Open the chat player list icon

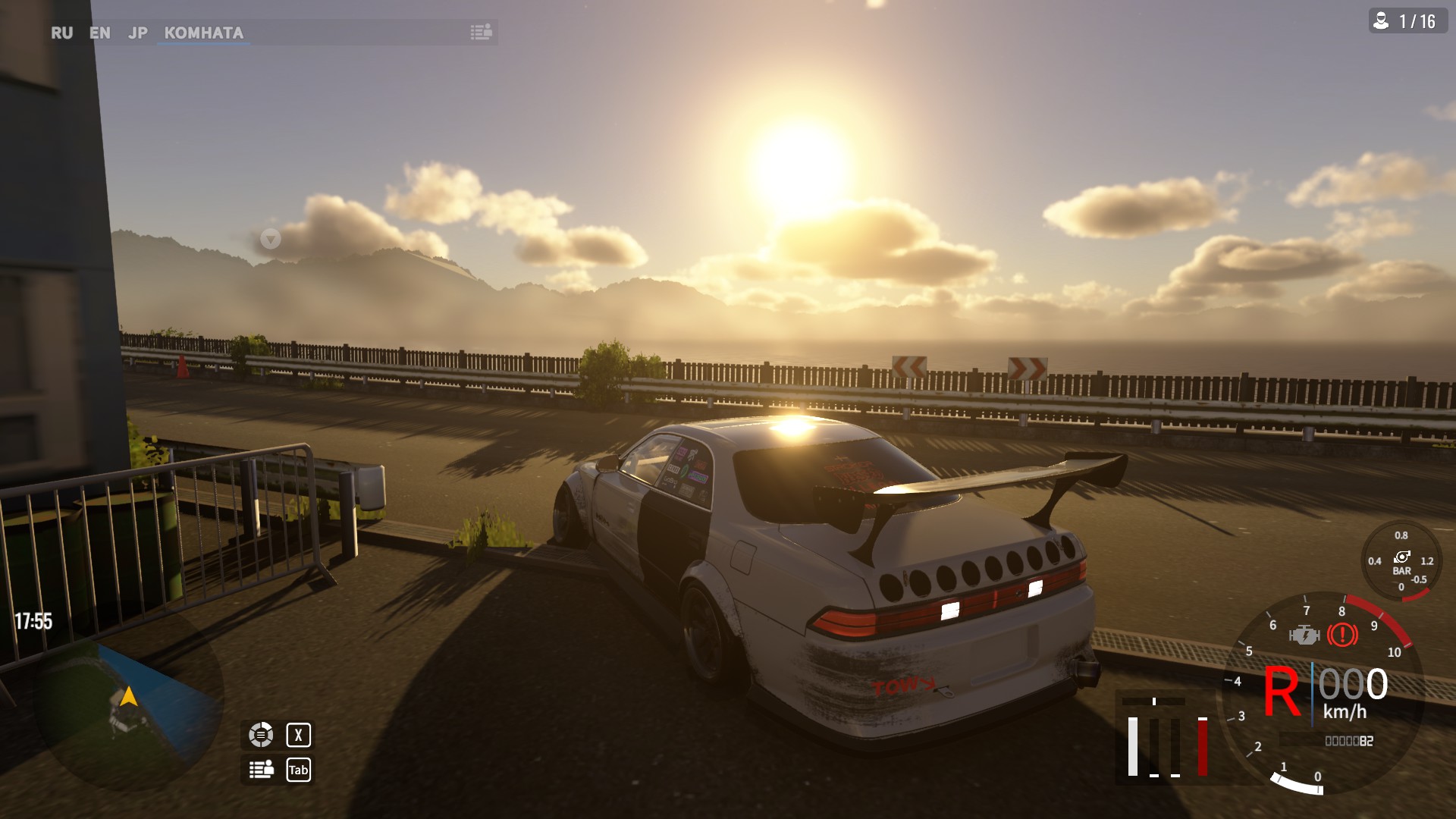(x=481, y=32)
